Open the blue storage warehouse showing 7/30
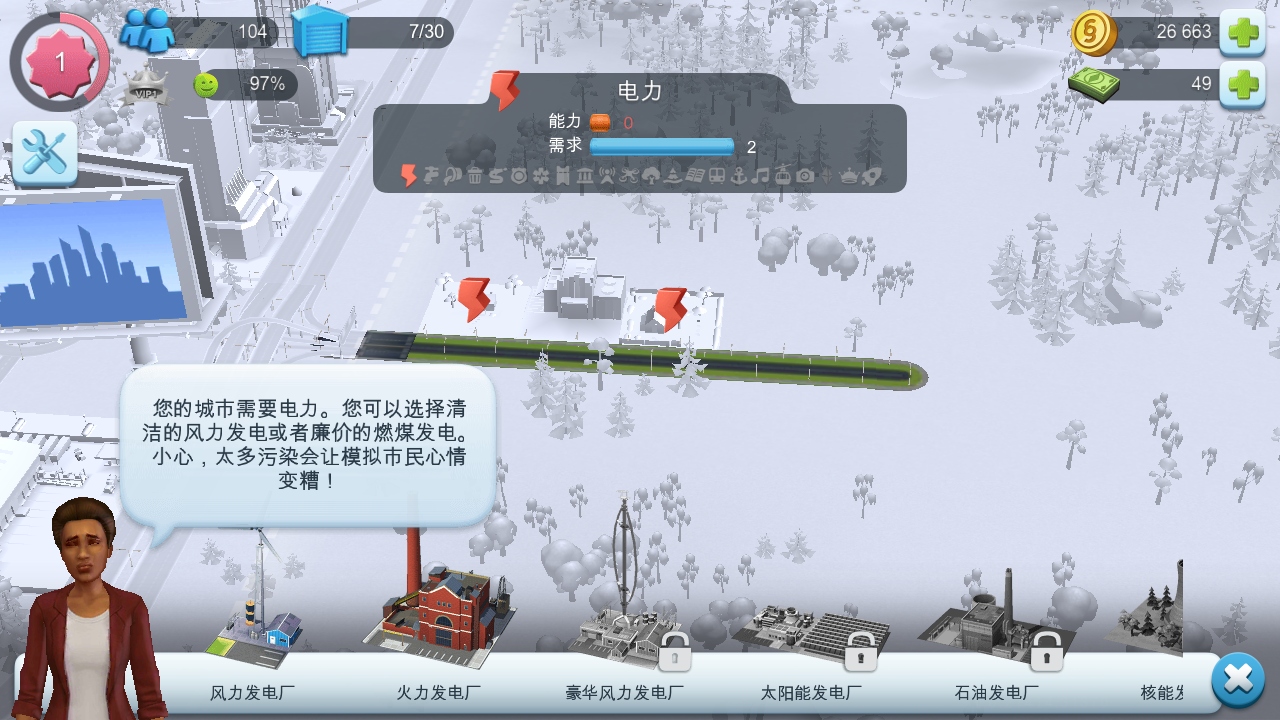 [320, 32]
